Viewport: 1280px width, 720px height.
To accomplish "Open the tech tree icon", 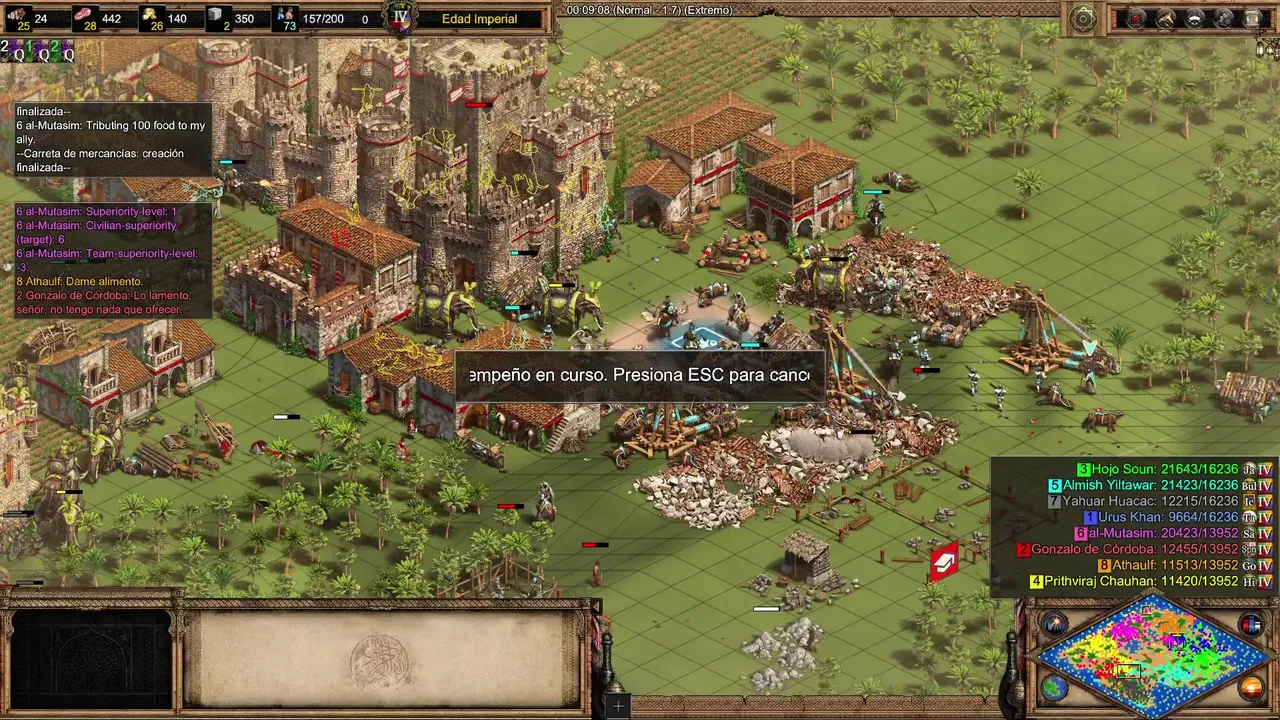I will point(1165,18).
